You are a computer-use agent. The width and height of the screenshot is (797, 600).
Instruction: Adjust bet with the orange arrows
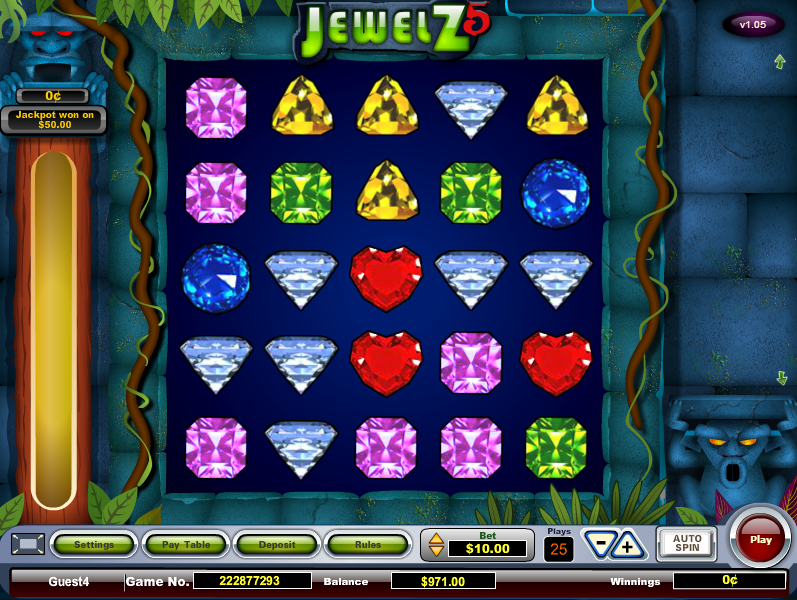coord(436,546)
